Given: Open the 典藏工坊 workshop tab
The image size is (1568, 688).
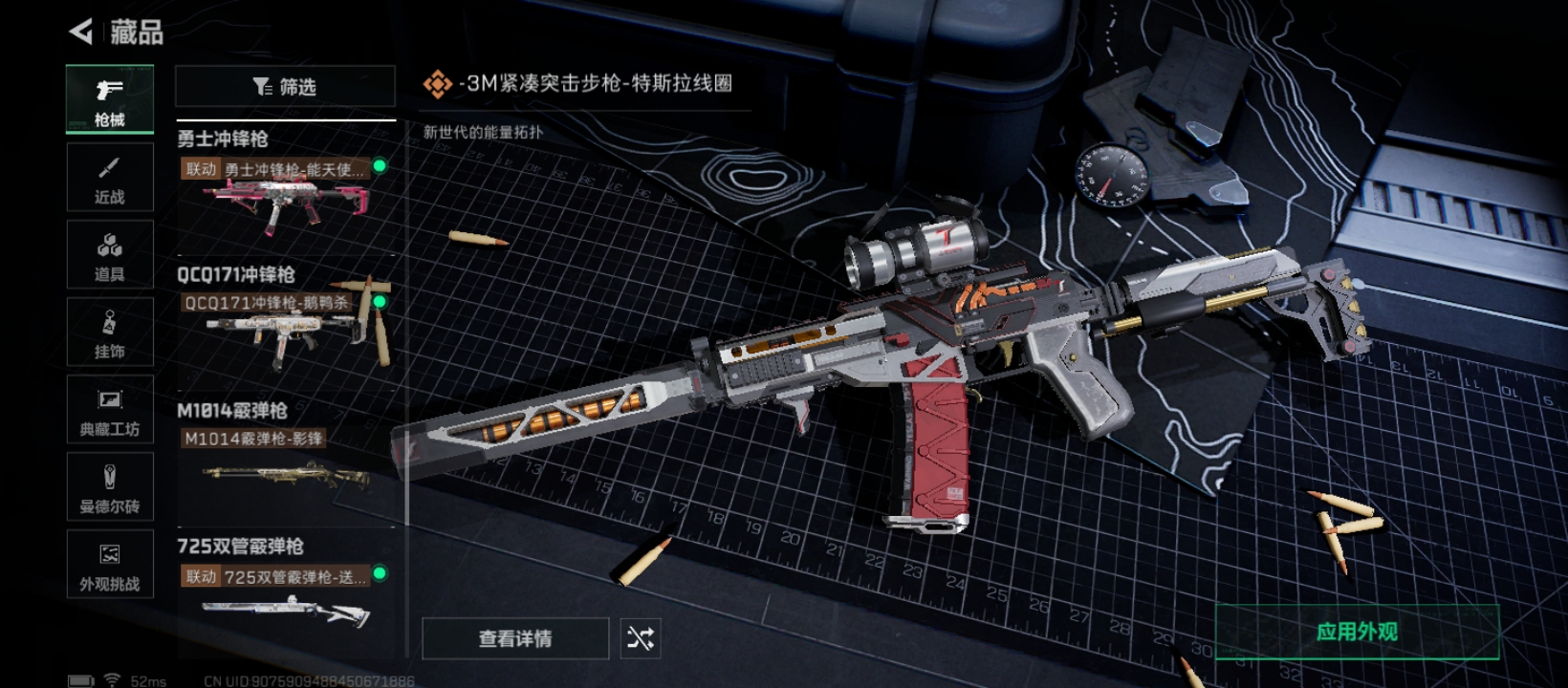Looking at the screenshot, I should pyautogui.click(x=110, y=410).
